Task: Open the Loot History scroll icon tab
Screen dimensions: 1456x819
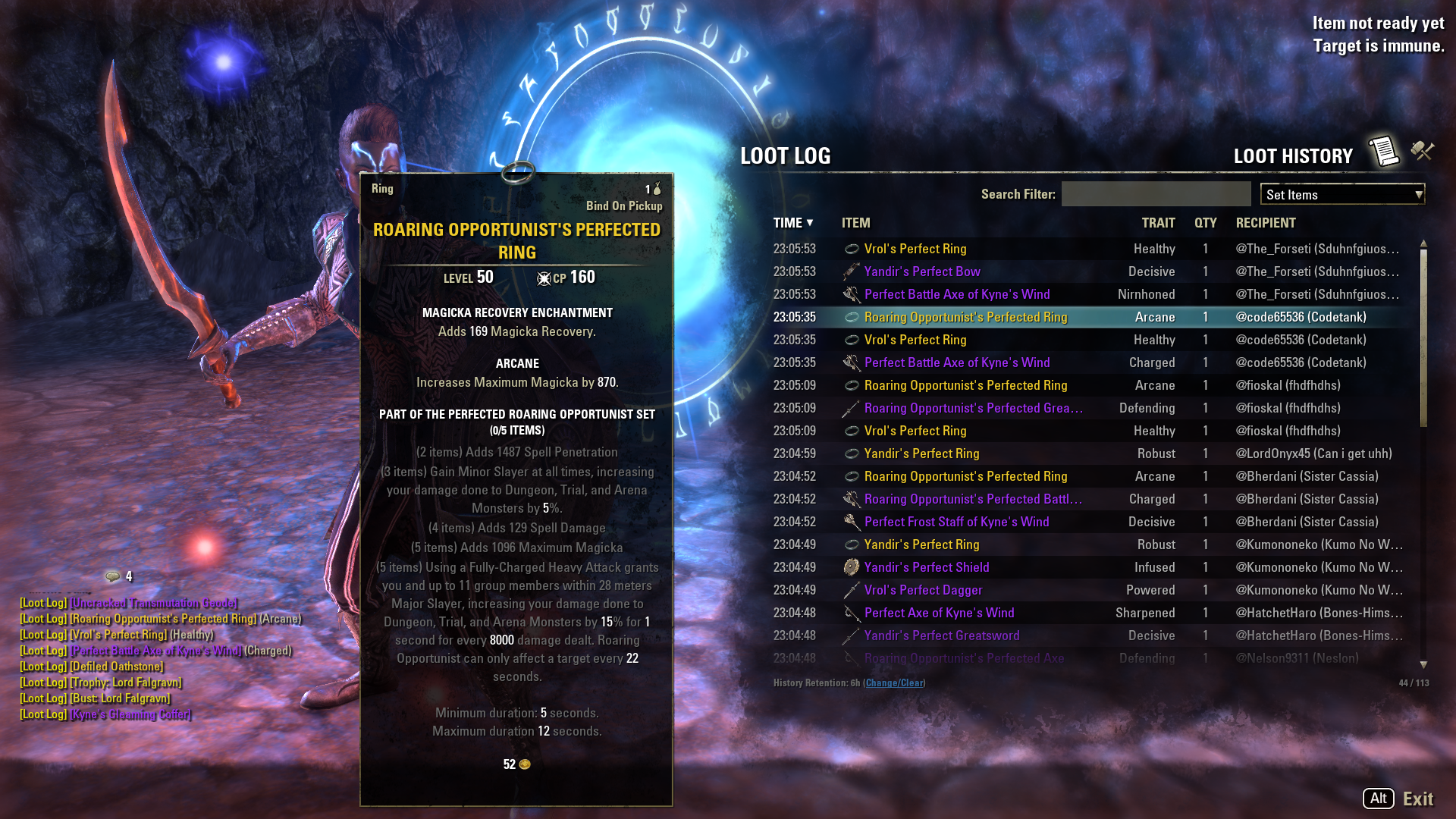Action: click(1383, 152)
